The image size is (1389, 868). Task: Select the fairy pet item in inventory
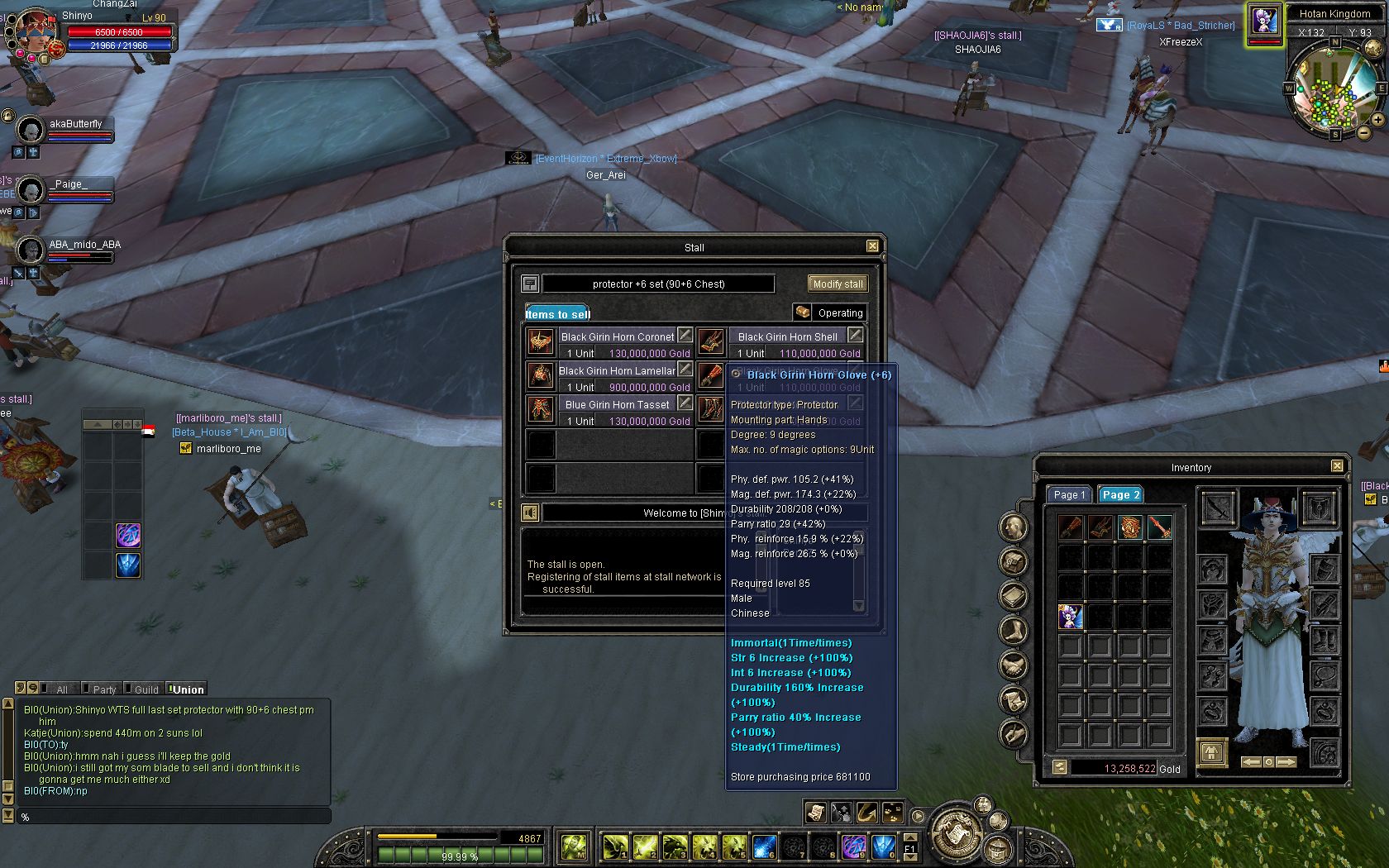(x=1071, y=616)
